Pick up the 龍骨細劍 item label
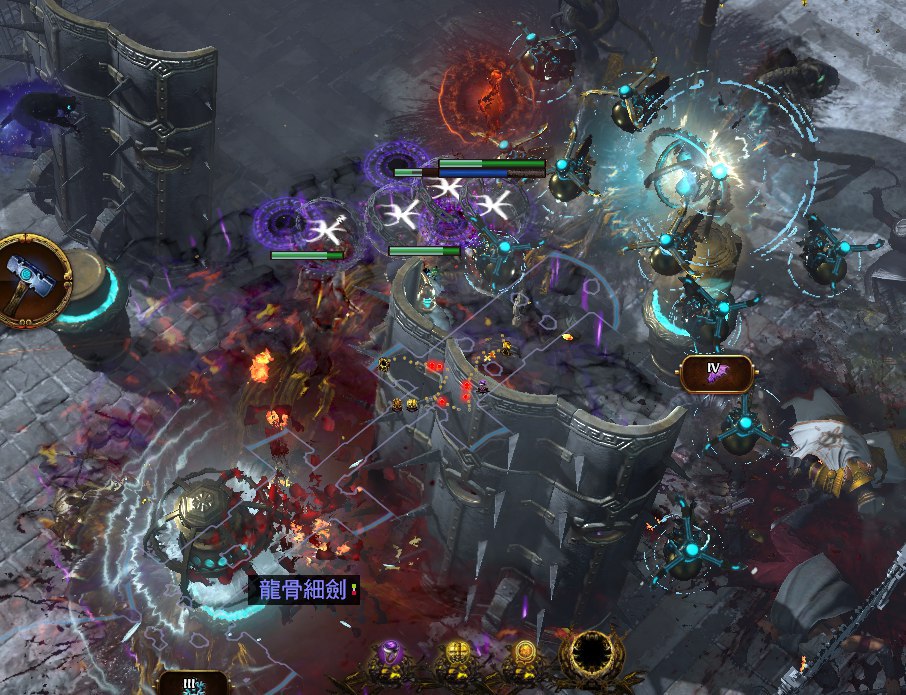This screenshot has width=906, height=695. (x=303, y=590)
